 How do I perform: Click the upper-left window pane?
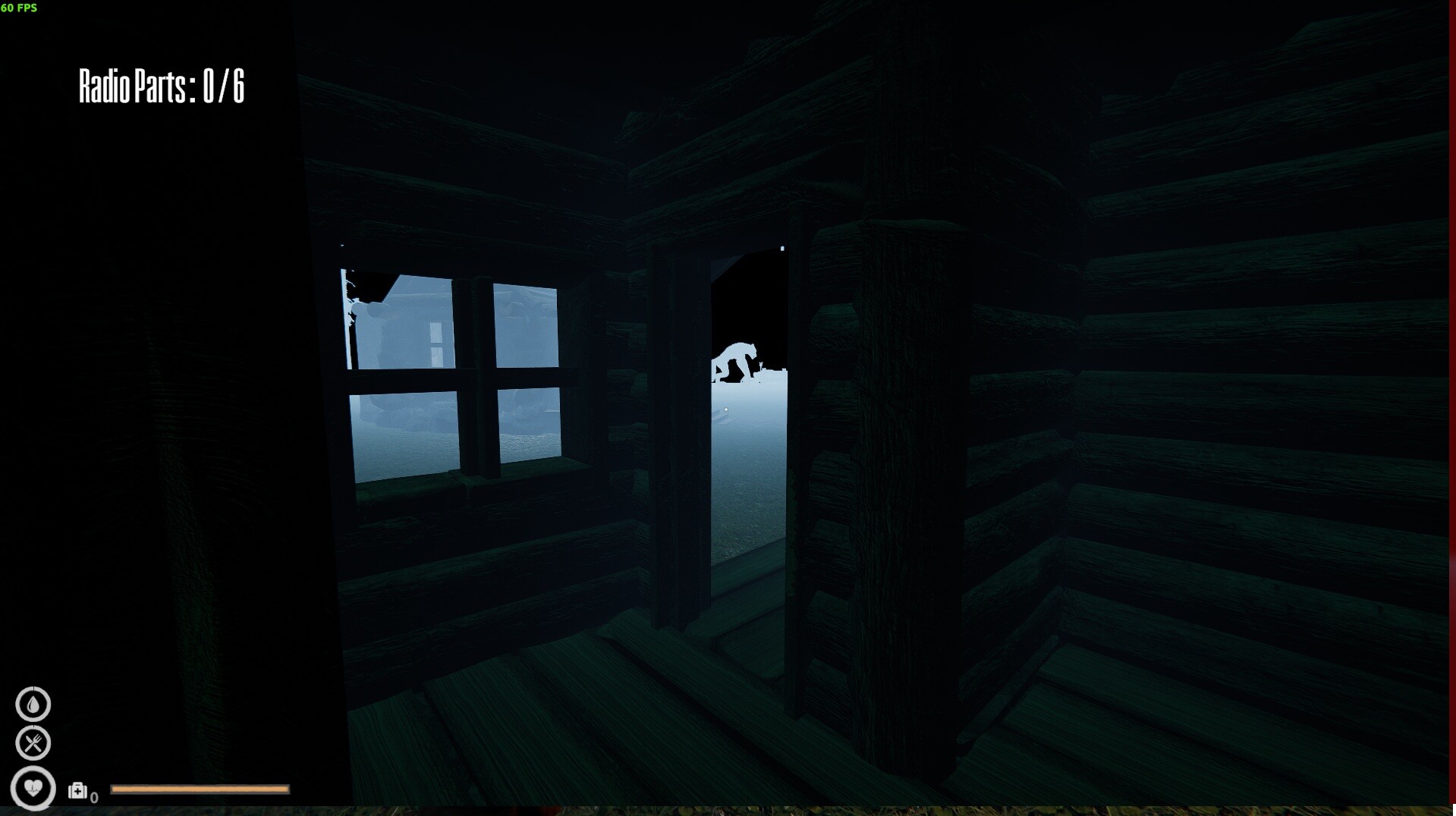(402, 319)
